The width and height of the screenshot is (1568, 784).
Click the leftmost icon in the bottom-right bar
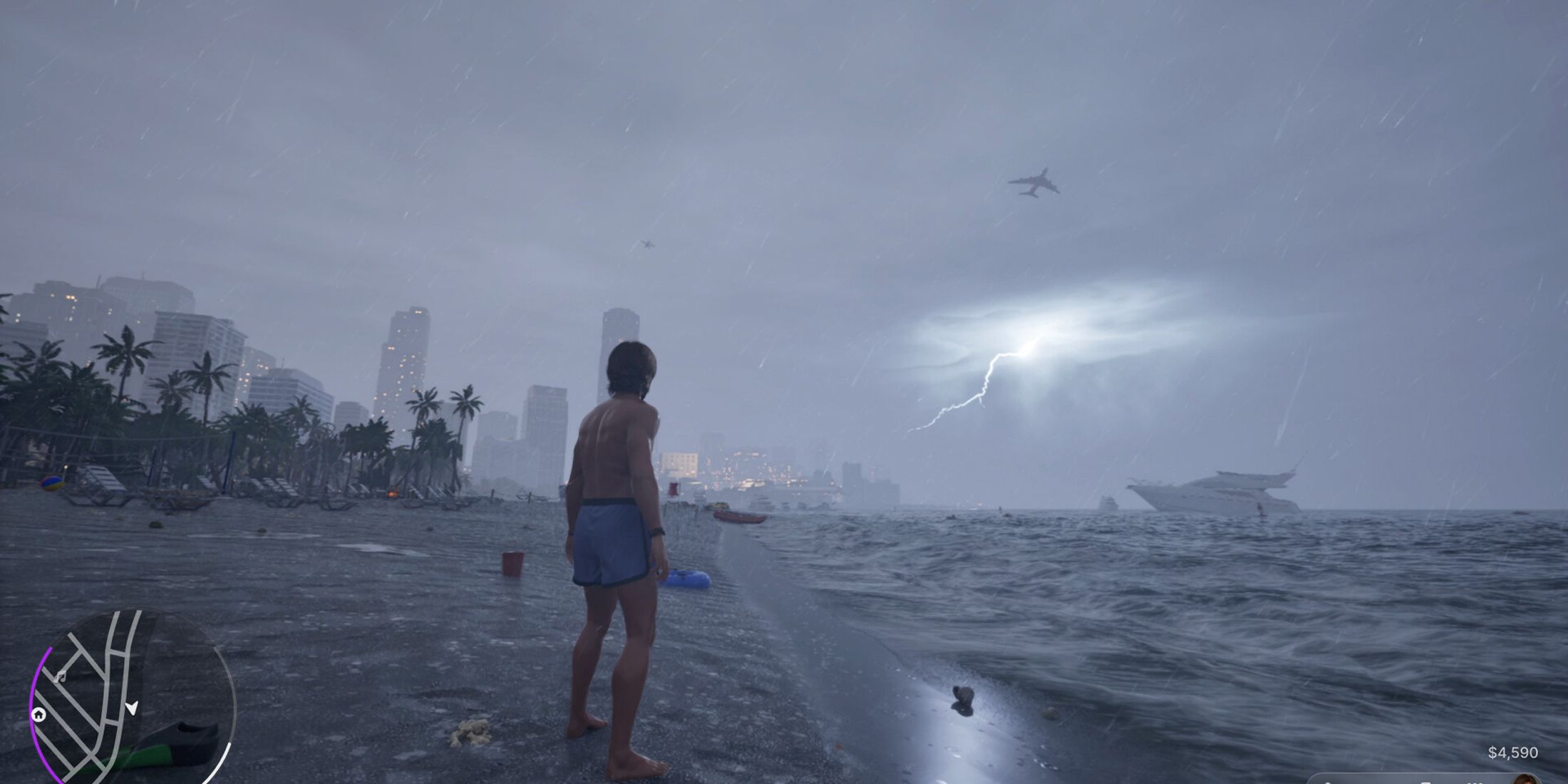coord(1327,782)
